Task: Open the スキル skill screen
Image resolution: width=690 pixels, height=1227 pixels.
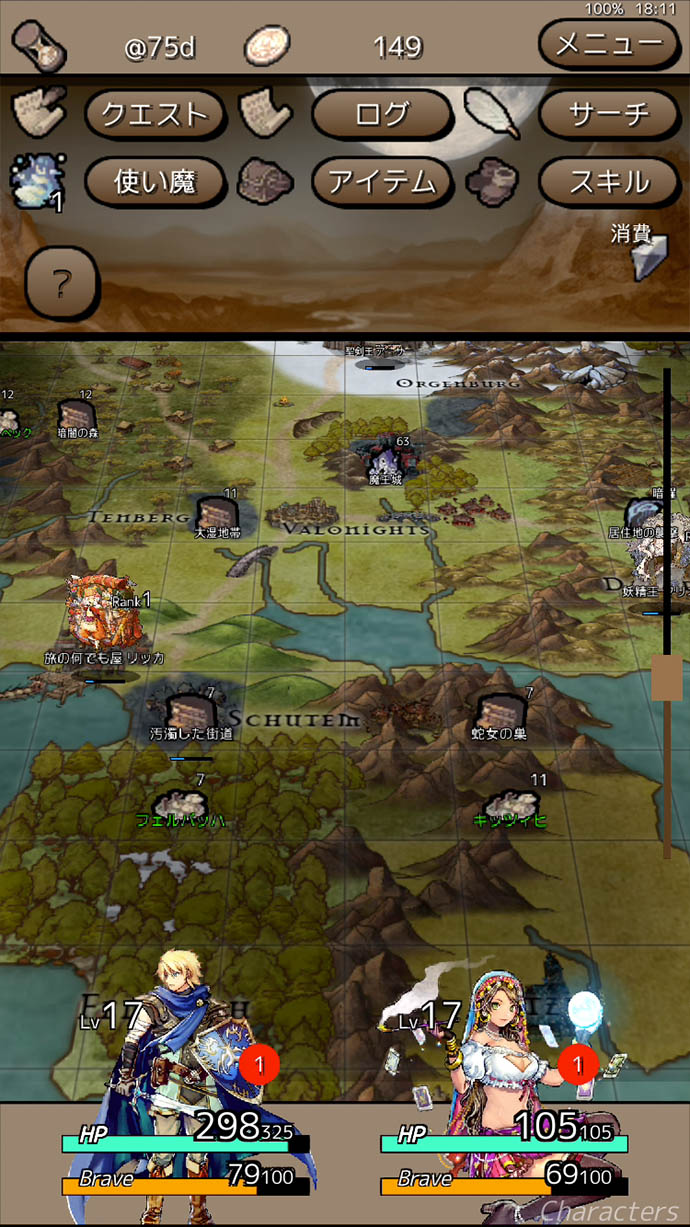Action: pyautogui.click(x=608, y=181)
